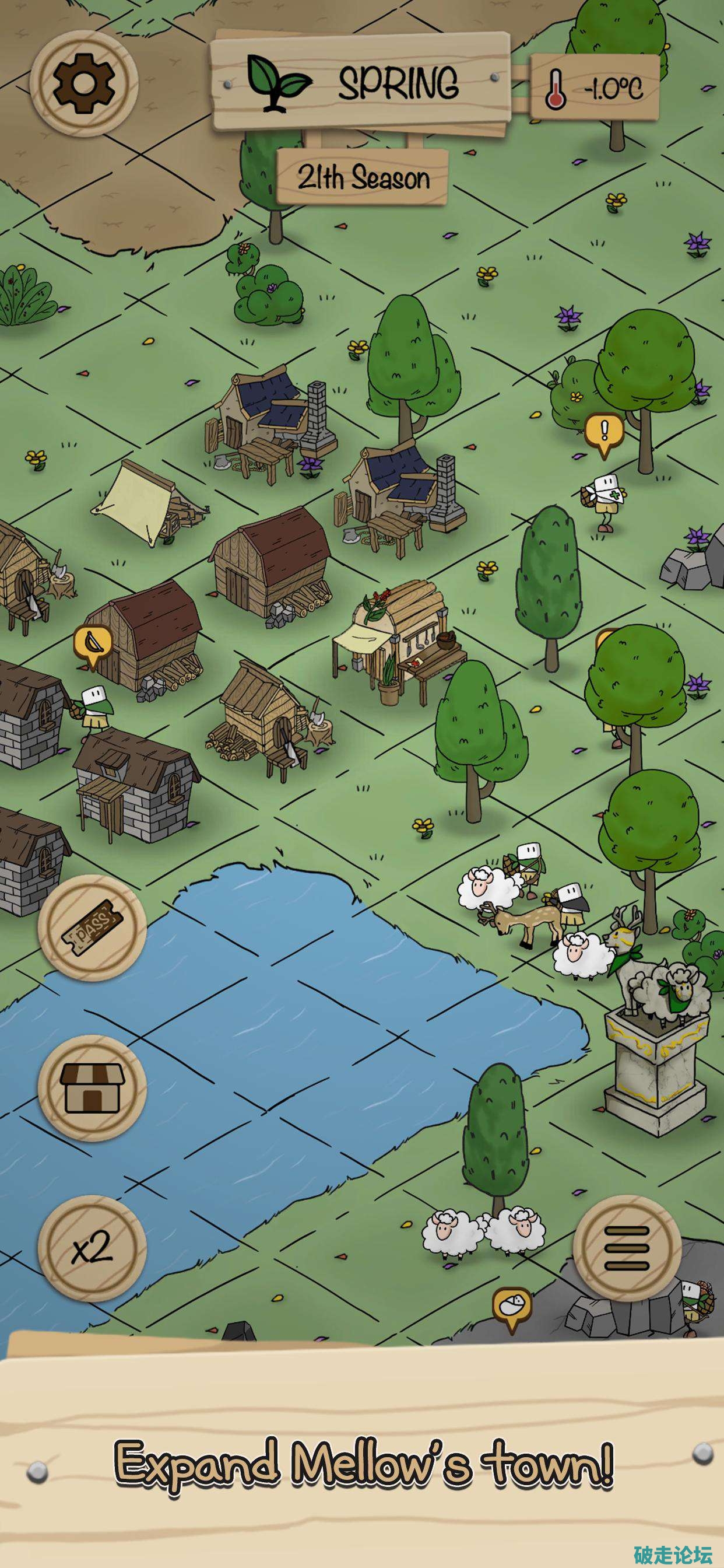The height and width of the screenshot is (1568, 724).
Task: Open the shop stall button
Action: [x=92, y=1088]
